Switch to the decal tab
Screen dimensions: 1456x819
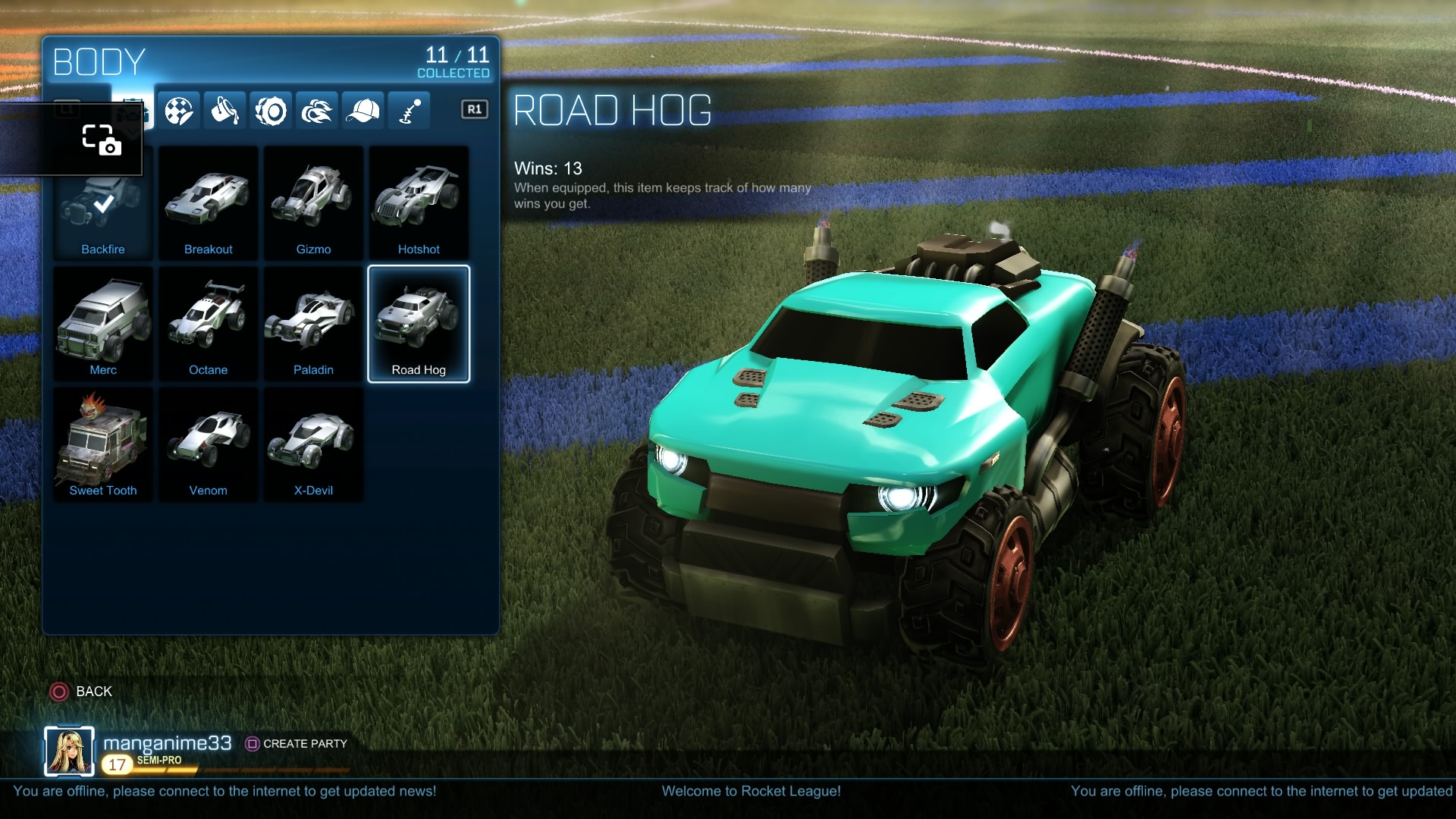[x=179, y=111]
